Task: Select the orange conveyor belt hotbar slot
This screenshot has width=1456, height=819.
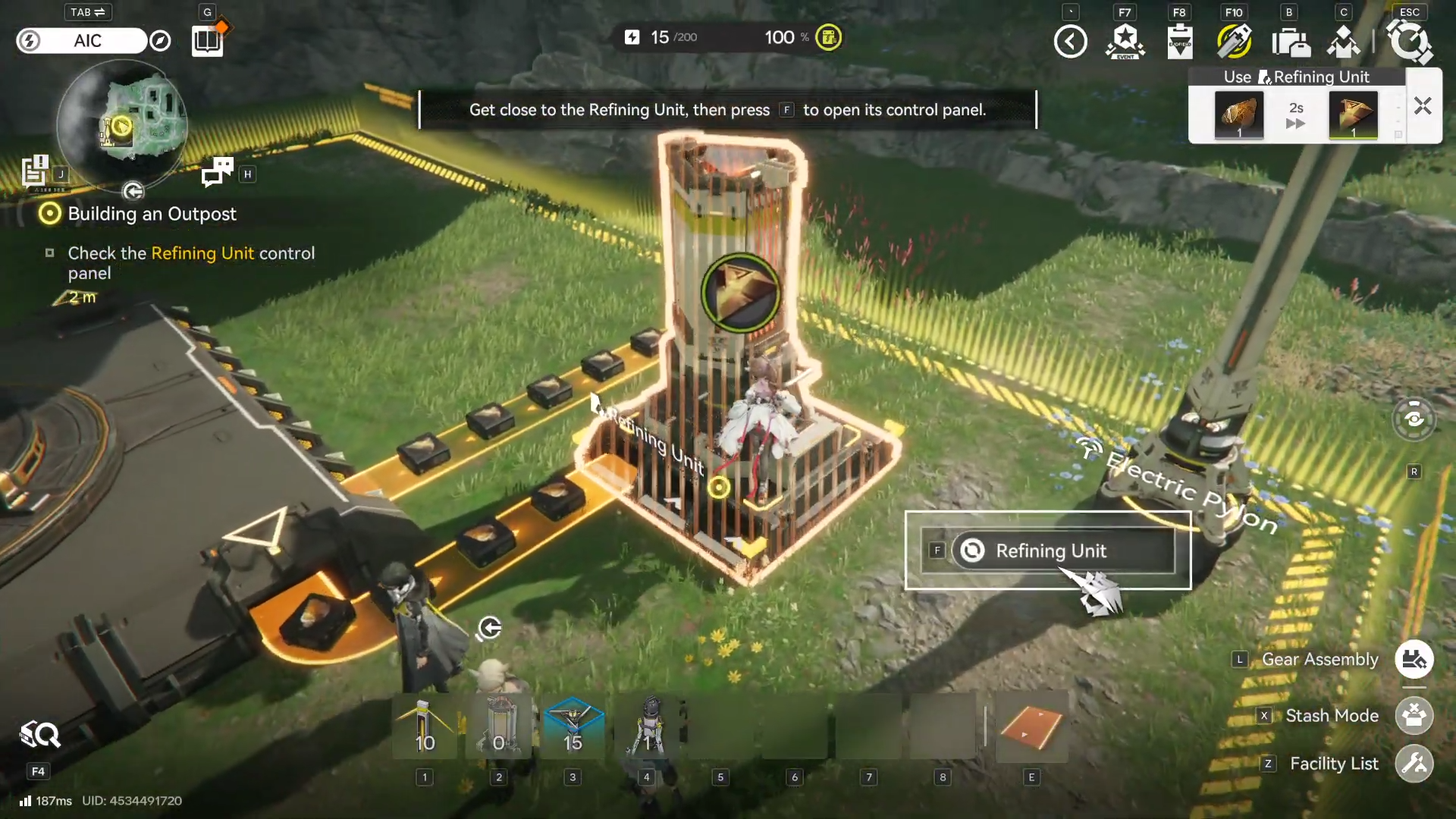Action: 1031,726
